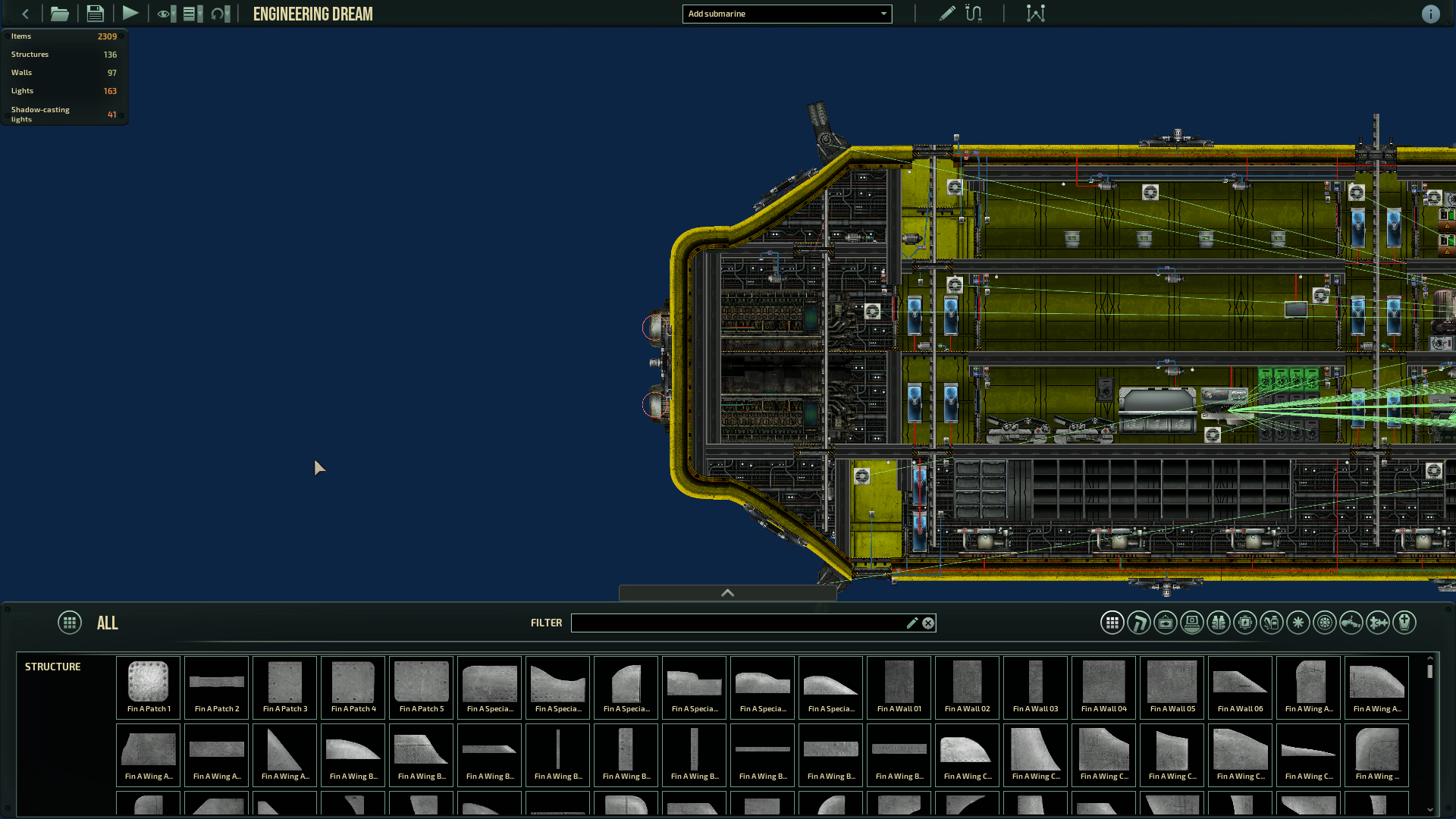Image resolution: width=1456 pixels, height=819 pixels.
Task: Expand the Add submarine dropdown
Action: click(787, 14)
